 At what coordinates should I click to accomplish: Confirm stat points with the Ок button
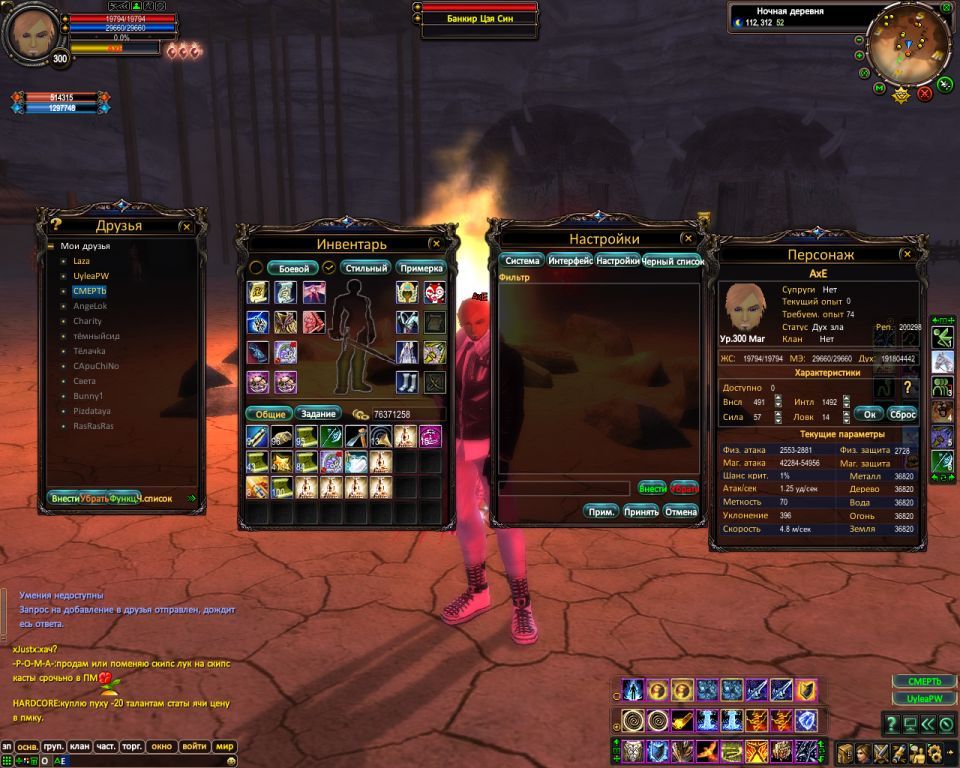coord(870,413)
